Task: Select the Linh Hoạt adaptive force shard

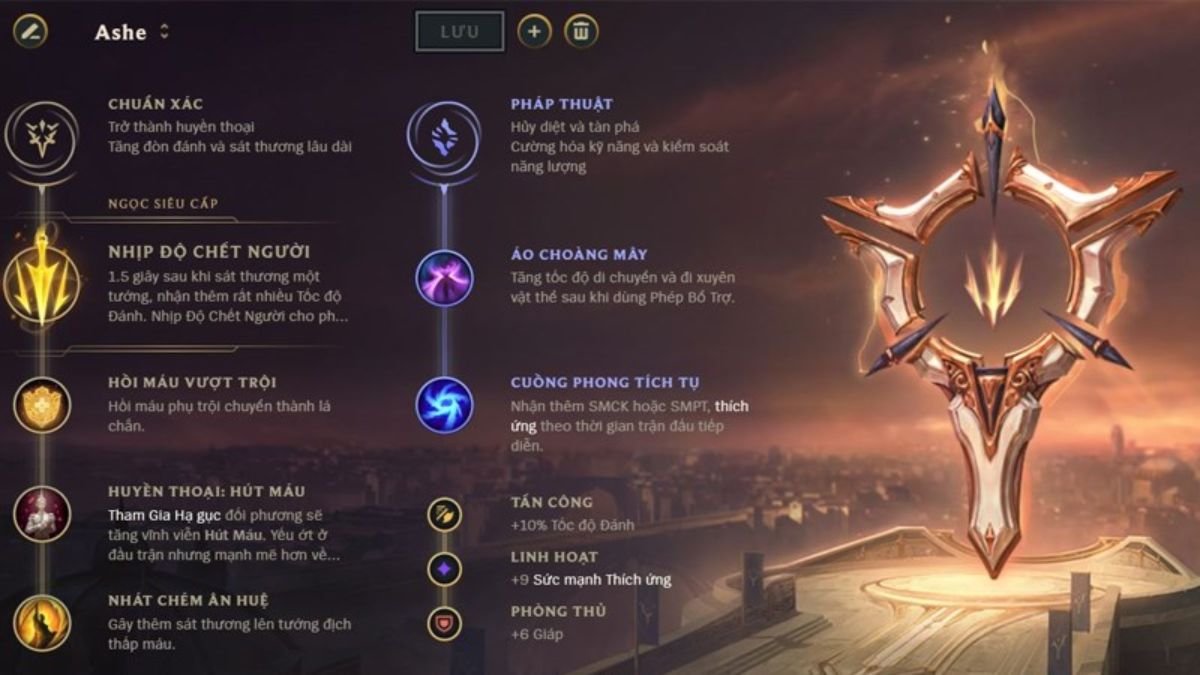Action: (x=444, y=569)
